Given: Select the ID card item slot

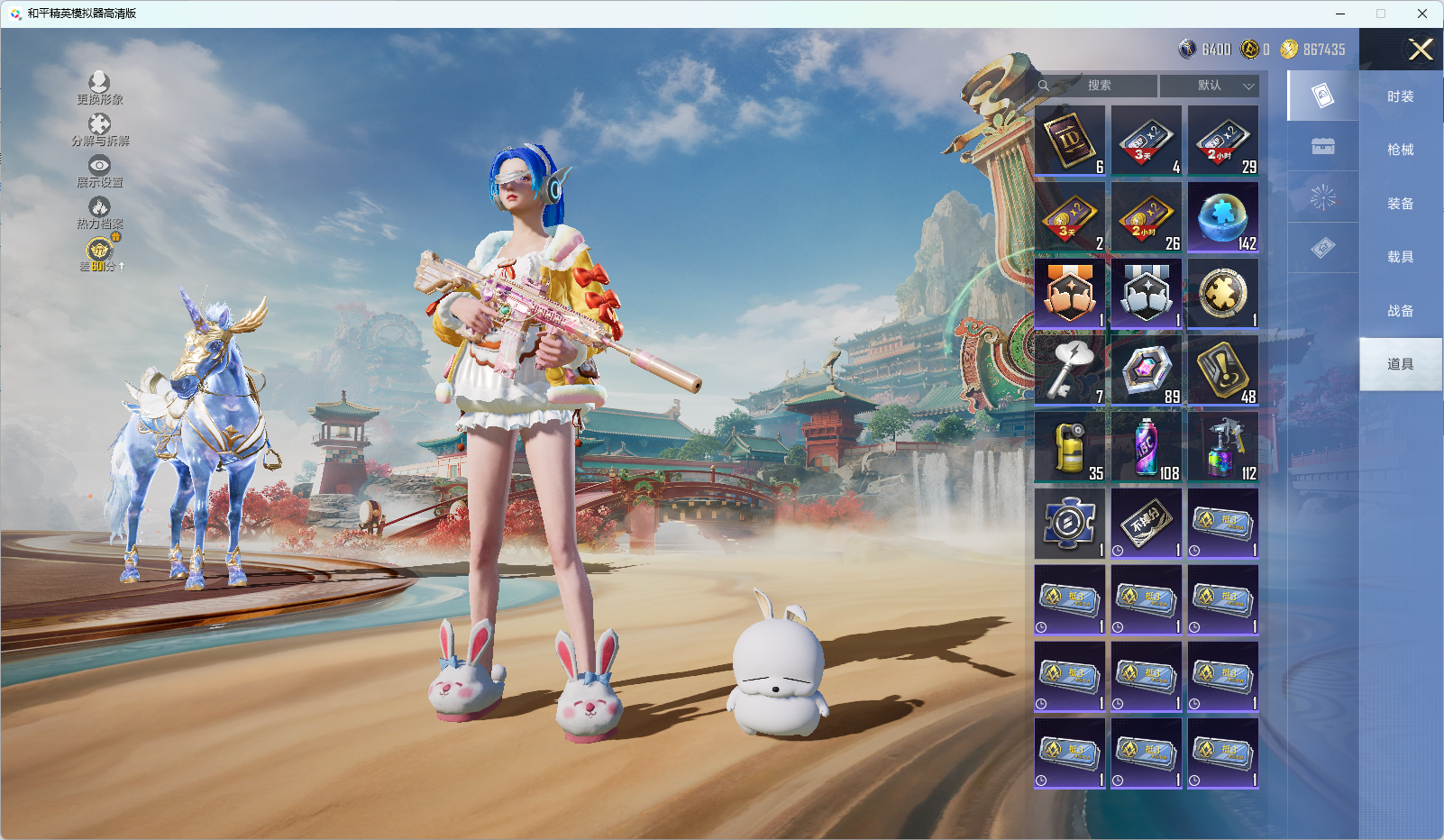Looking at the screenshot, I should coord(1070,141).
